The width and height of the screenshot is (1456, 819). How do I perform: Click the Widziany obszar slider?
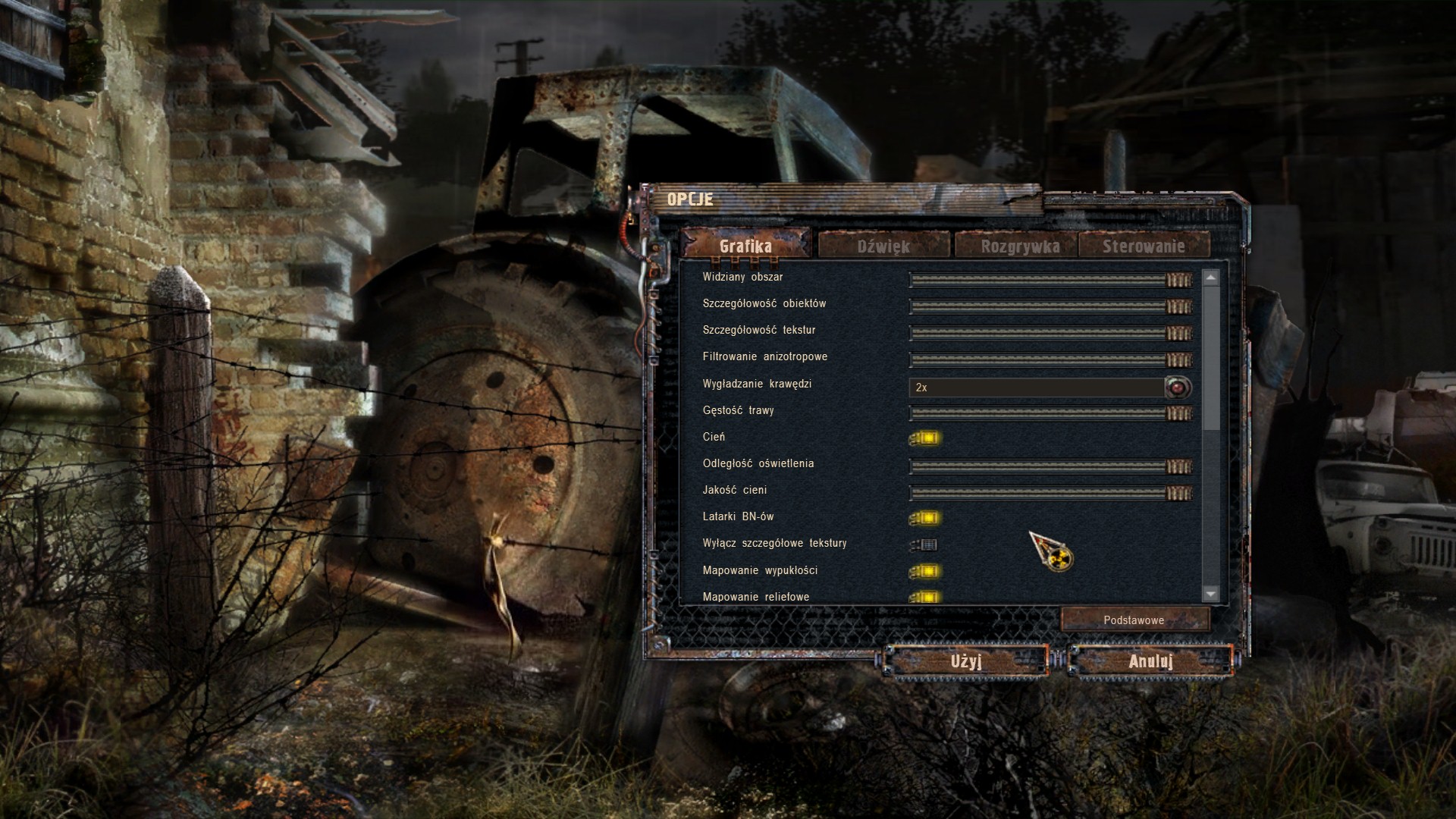point(1050,280)
